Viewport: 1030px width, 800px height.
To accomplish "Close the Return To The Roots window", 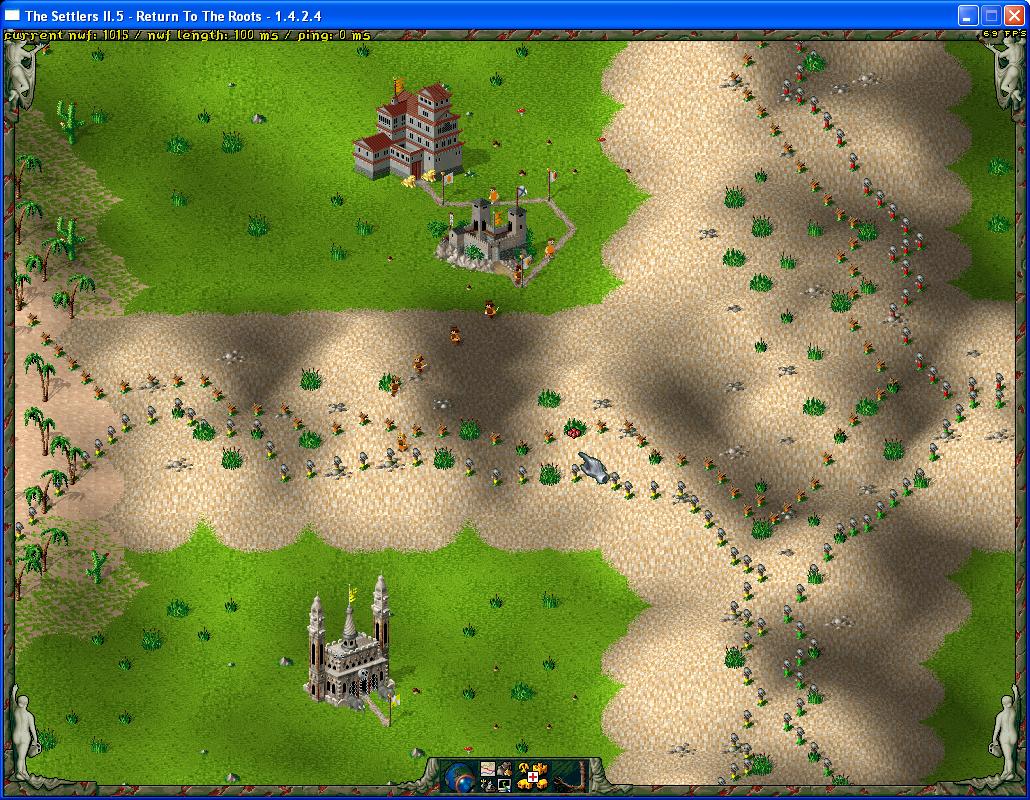I will [x=1013, y=15].
